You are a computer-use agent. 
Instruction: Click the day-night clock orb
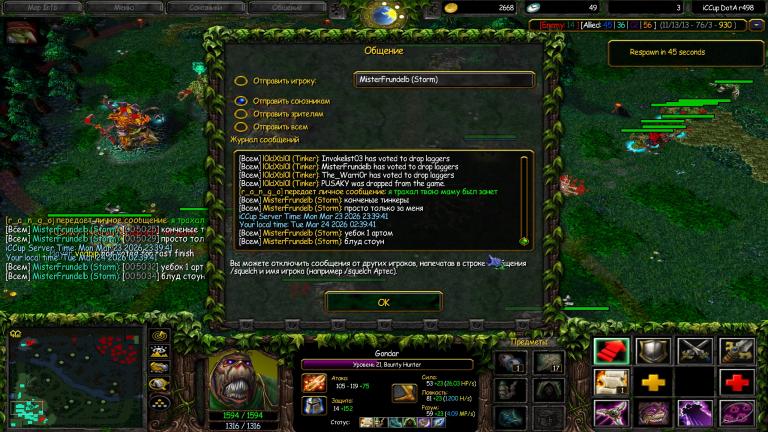coord(384,14)
